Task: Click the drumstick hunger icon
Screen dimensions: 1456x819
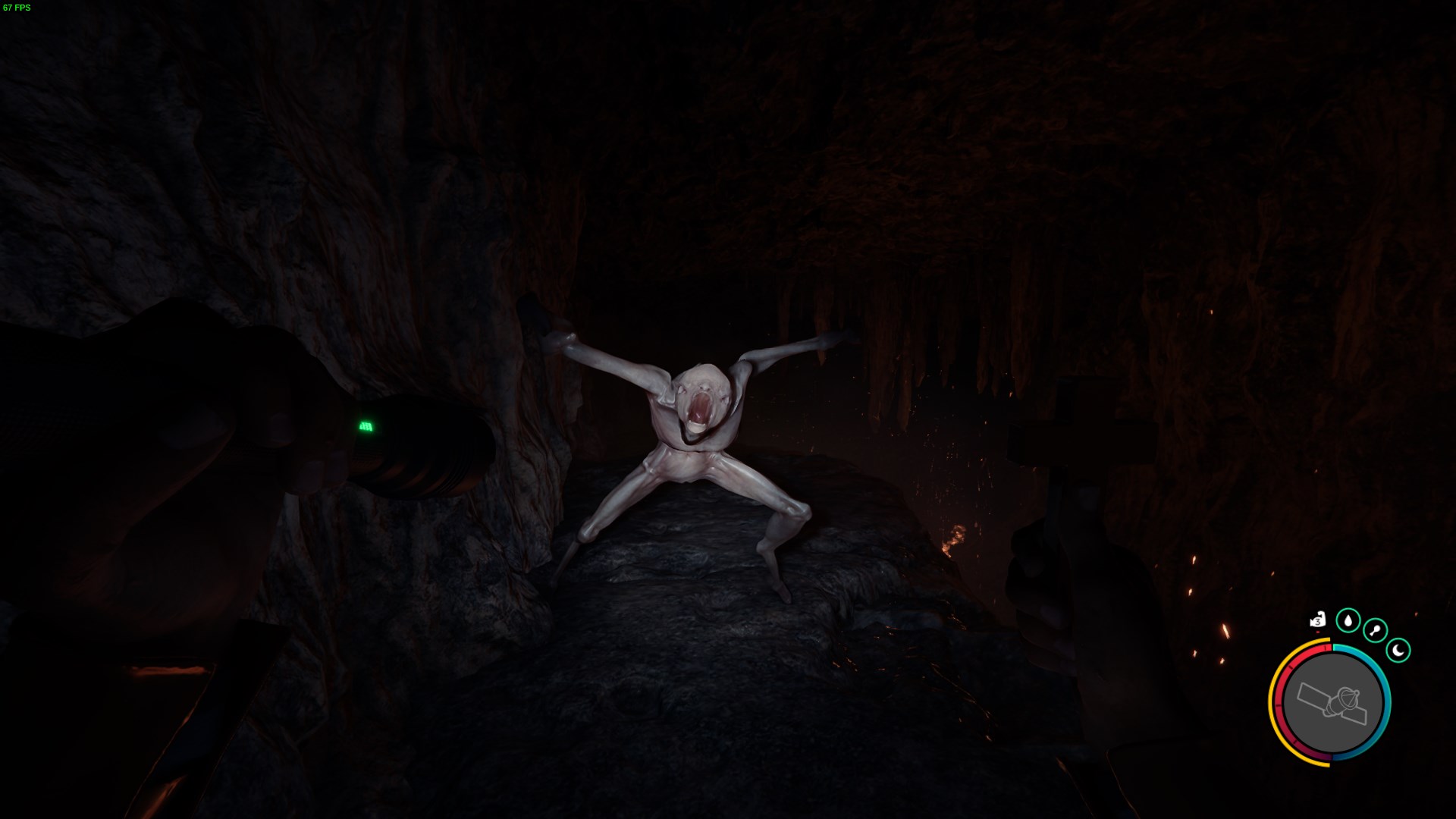Action: pyautogui.click(x=1375, y=630)
